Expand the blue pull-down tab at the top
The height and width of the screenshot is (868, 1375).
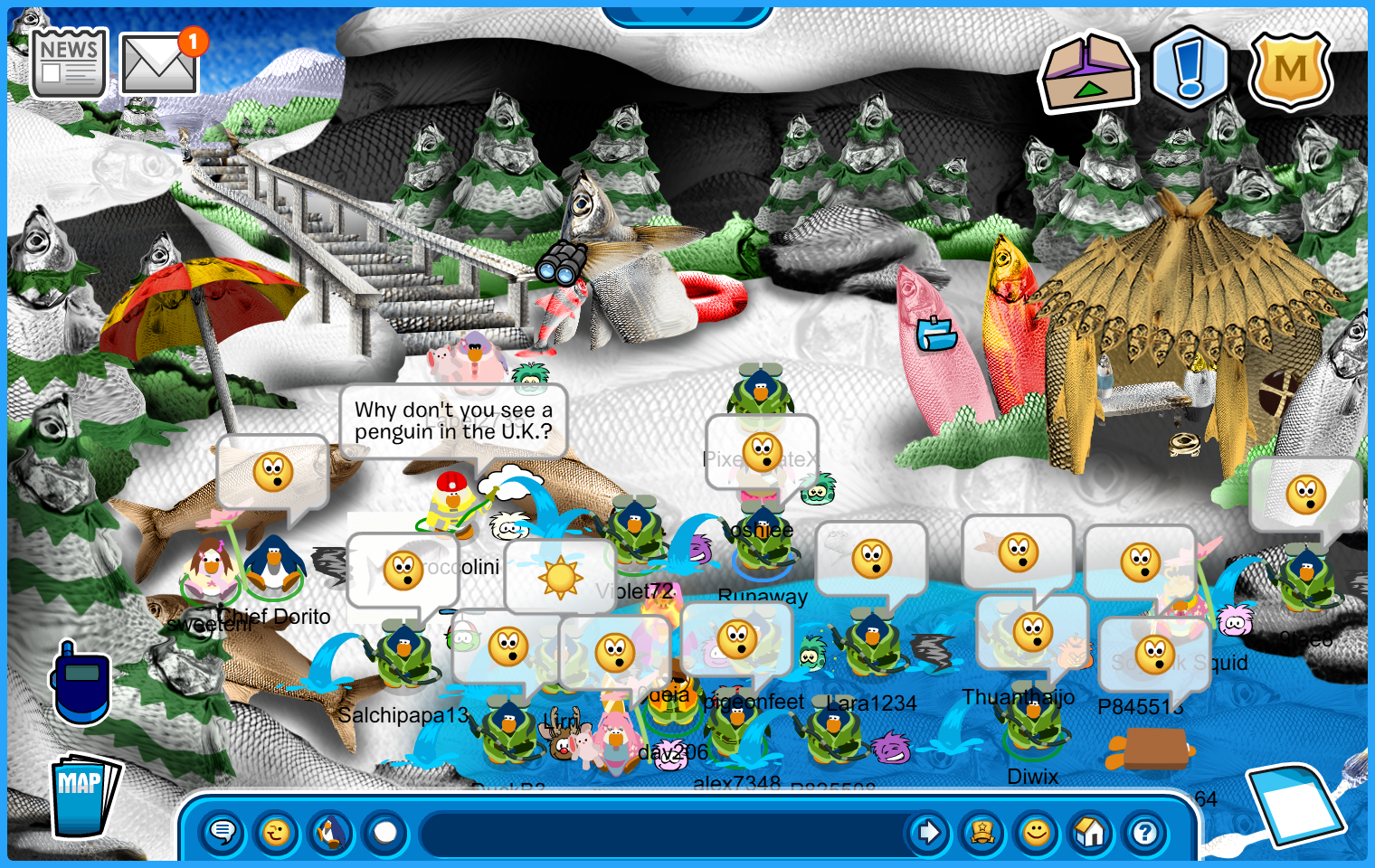(x=687, y=14)
